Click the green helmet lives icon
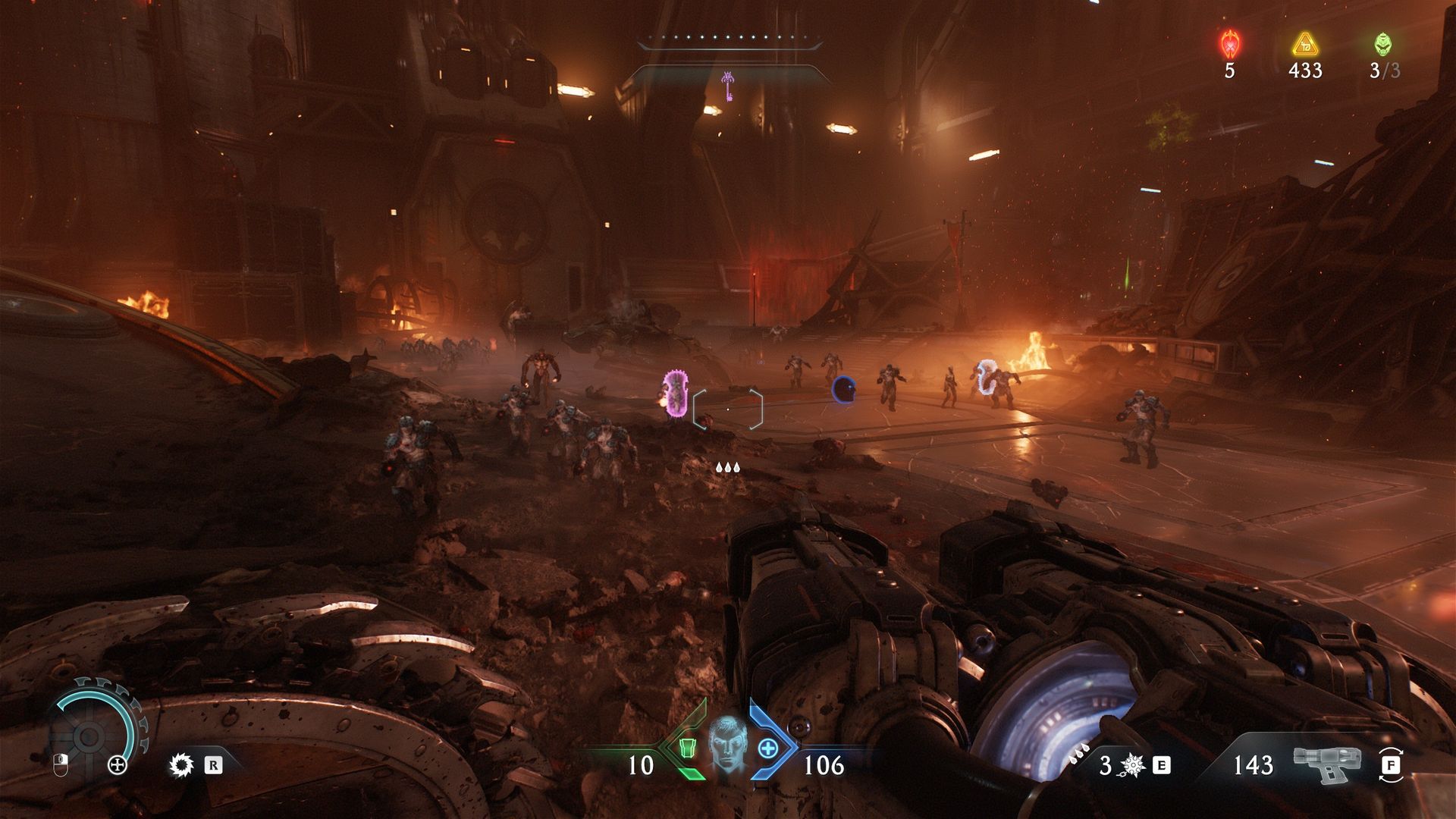 (1383, 45)
